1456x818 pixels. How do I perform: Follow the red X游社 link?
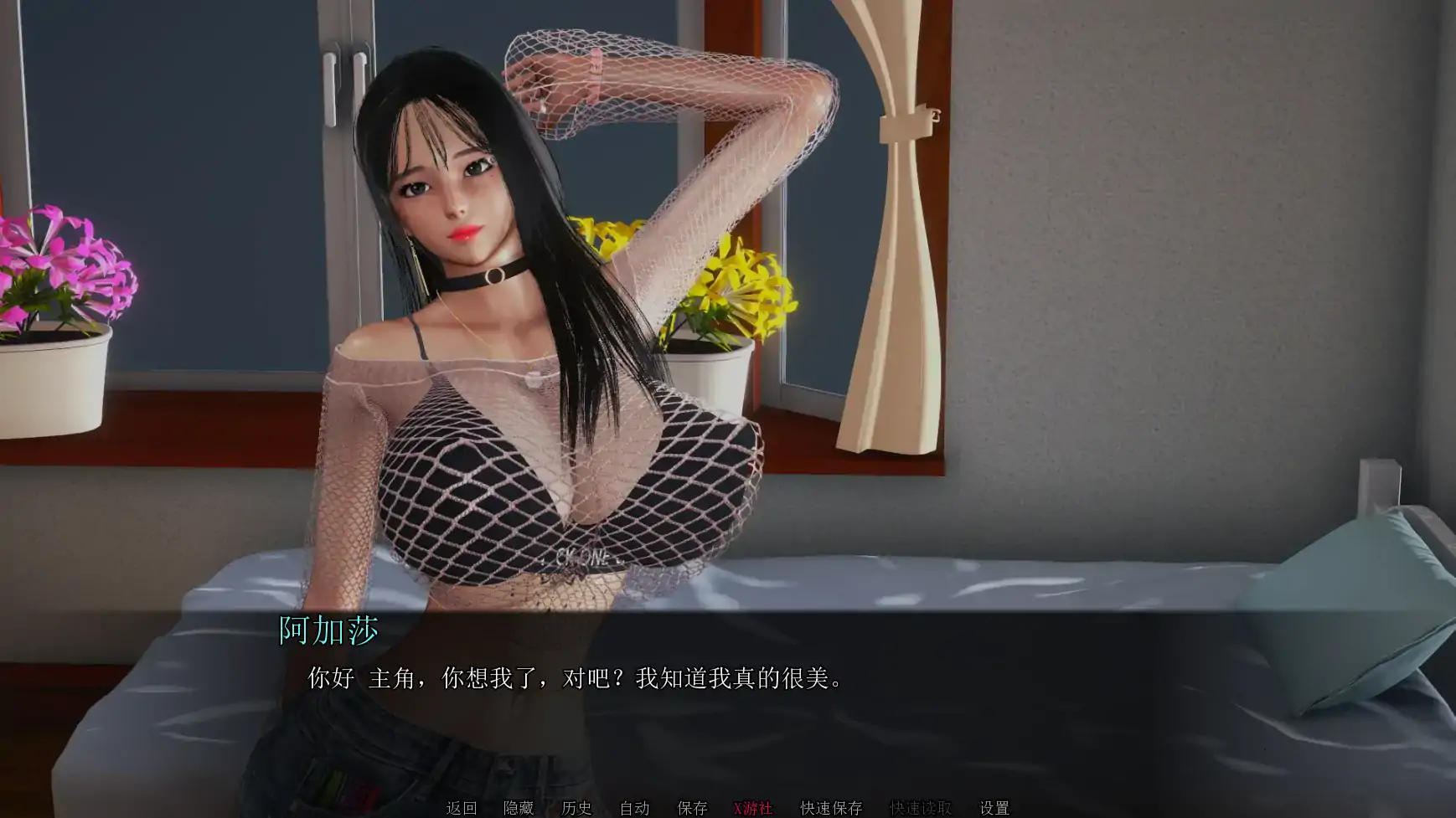(x=752, y=809)
